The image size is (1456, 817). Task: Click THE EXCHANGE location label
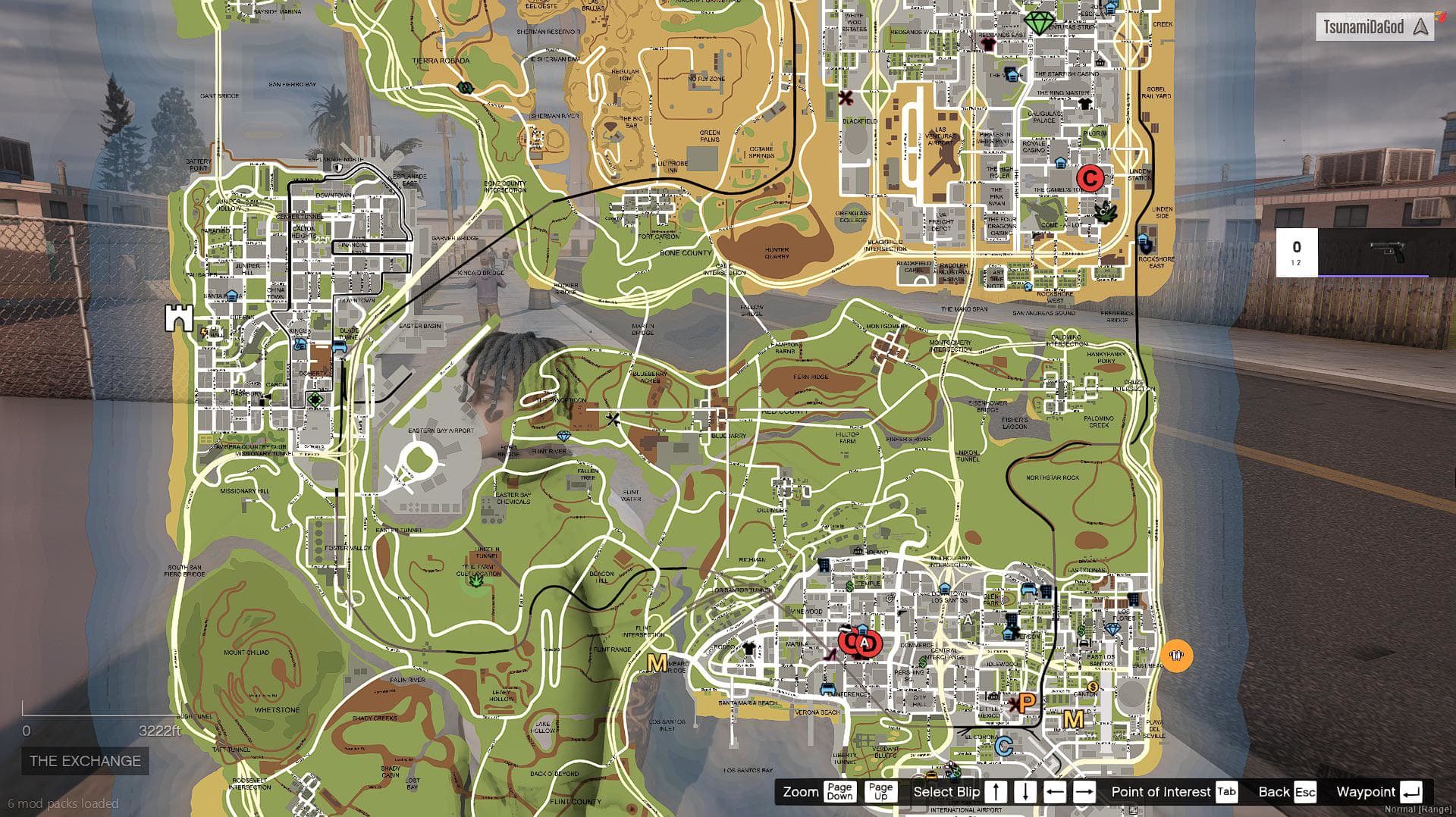(x=85, y=761)
